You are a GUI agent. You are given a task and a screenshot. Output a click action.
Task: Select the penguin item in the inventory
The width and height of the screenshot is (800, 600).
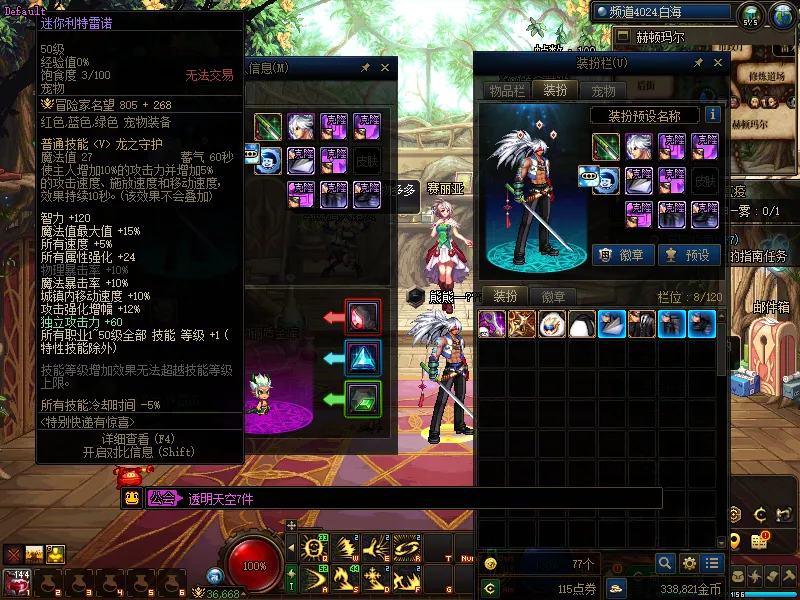click(x=581, y=324)
